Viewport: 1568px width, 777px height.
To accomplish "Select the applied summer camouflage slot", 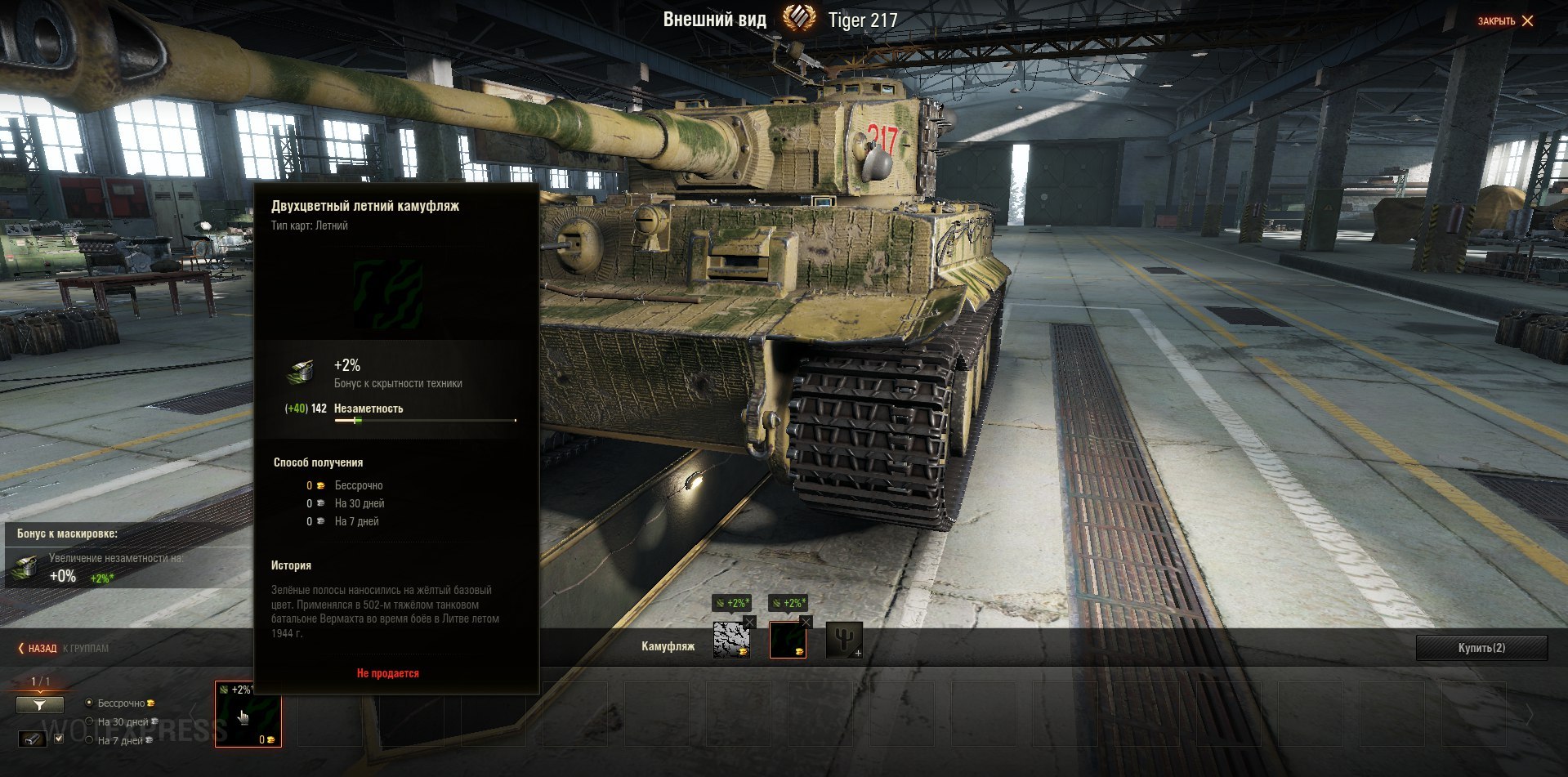I will coord(787,641).
